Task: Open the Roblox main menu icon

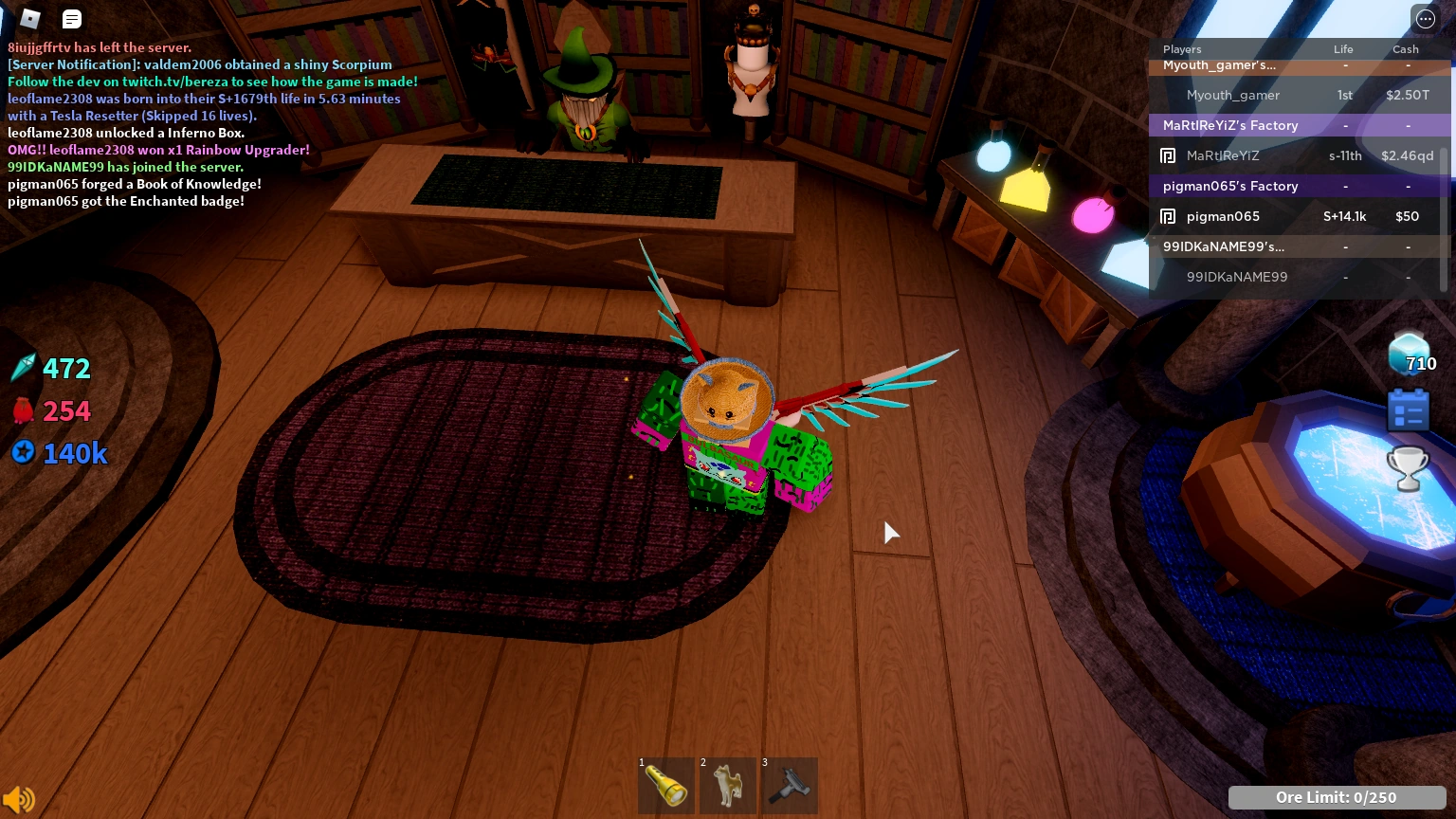Action: [x=29, y=19]
